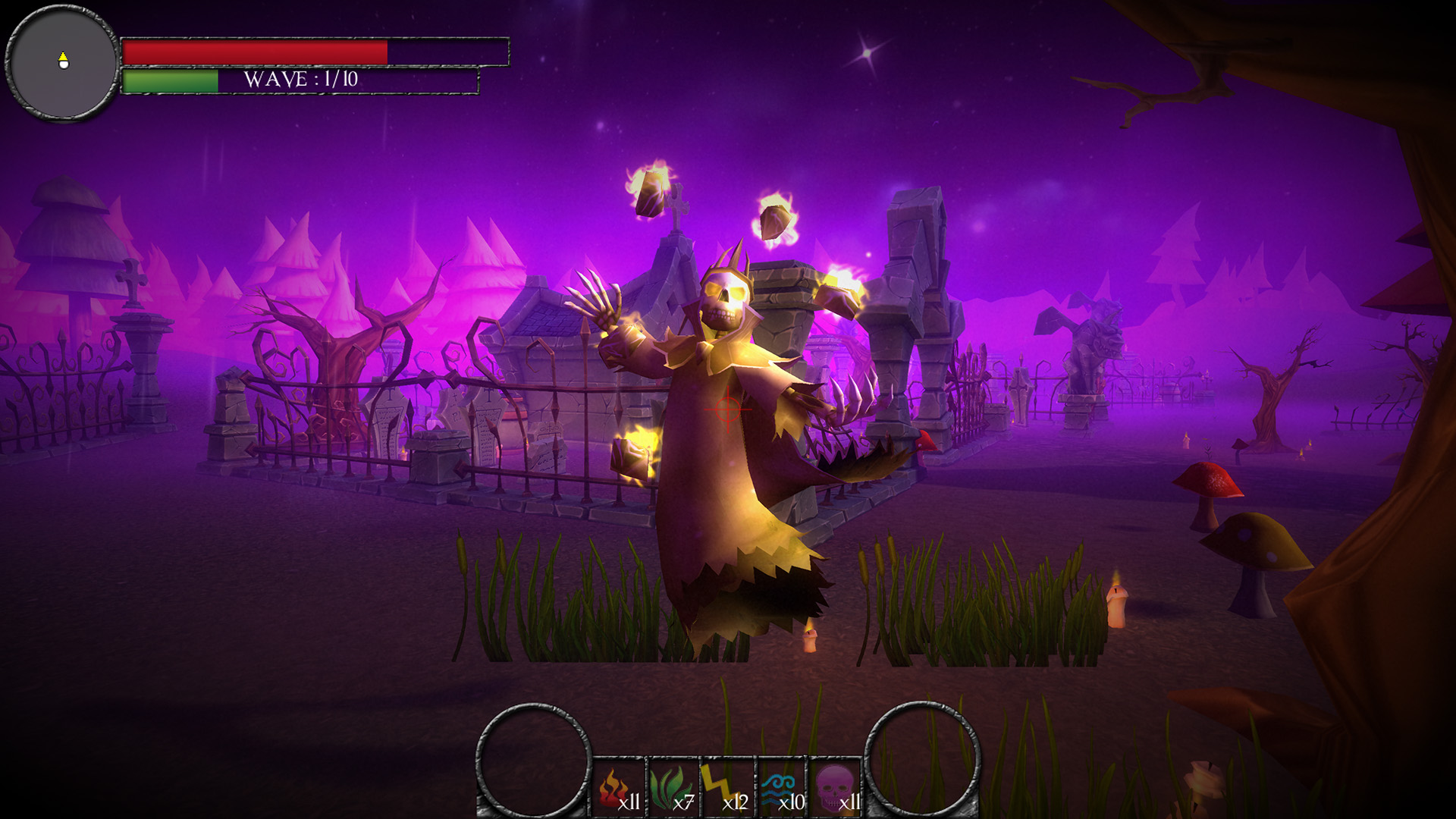Image resolution: width=1456 pixels, height=819 pixels.
Task: Click the WAVE : 1/10 banner
Action: (303, 80)
